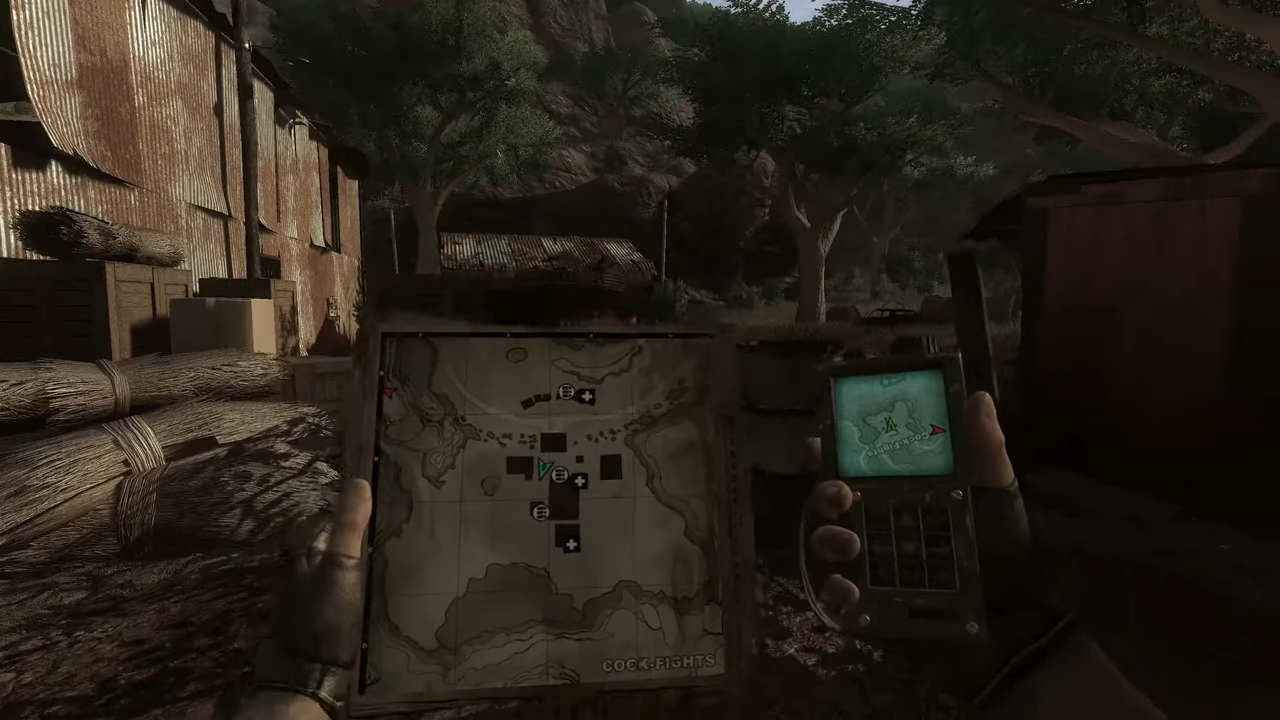Click the ammo crate icon near the top buildings

pos(566,392)
